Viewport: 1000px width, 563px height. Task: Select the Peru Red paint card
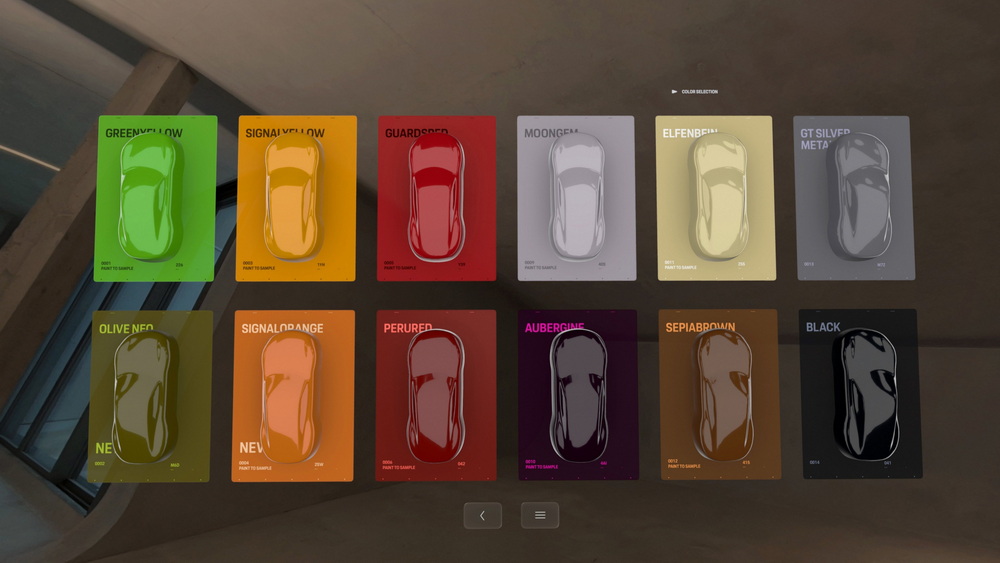point(435,397)
